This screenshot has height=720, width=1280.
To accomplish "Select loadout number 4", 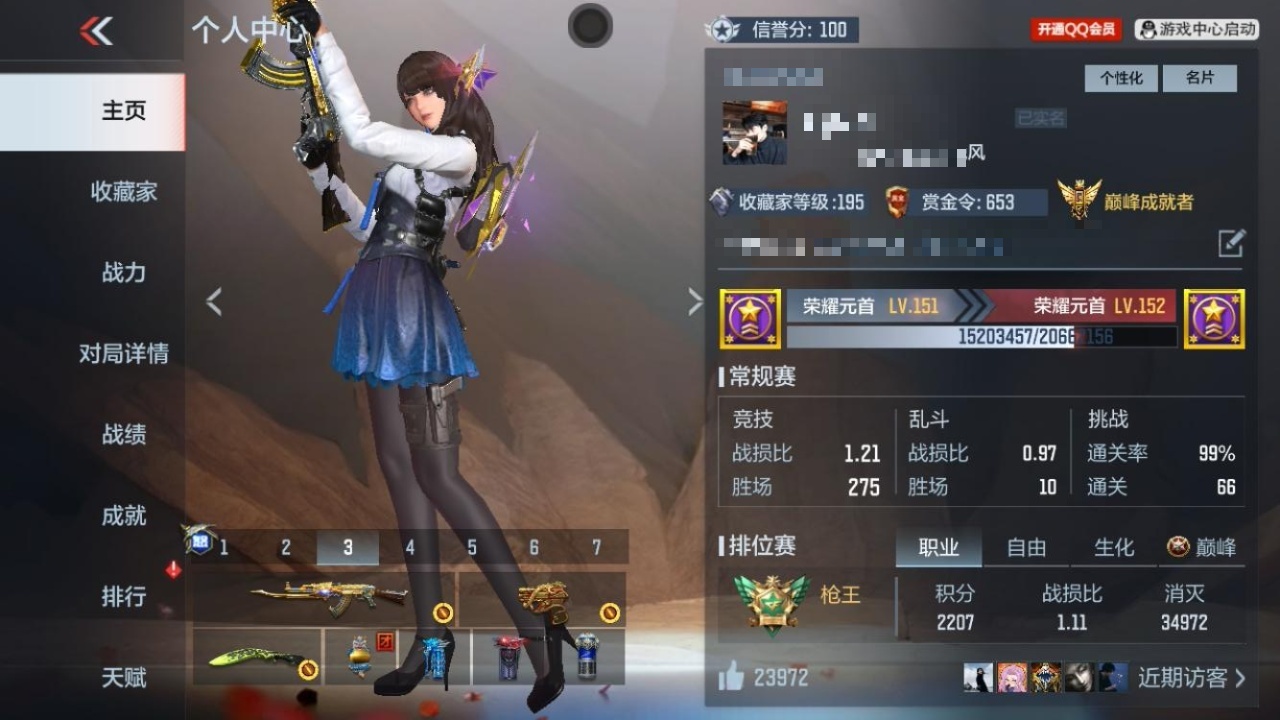I will [410, 548].
